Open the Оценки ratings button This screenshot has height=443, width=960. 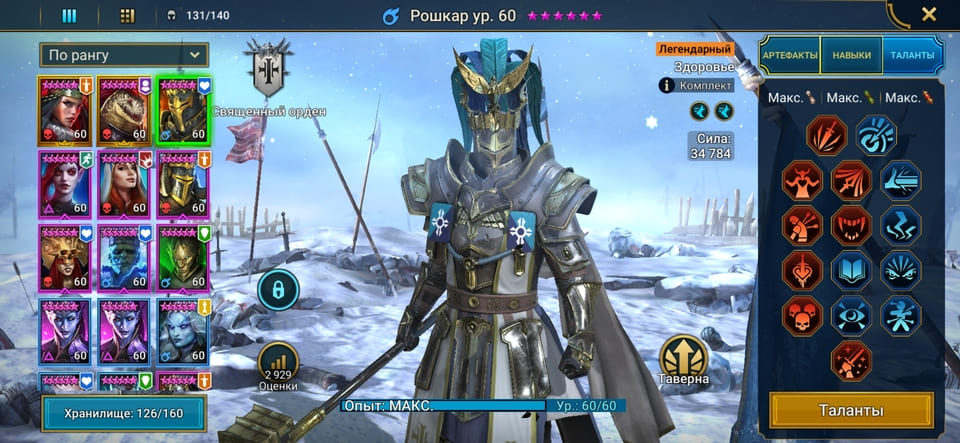278,367
